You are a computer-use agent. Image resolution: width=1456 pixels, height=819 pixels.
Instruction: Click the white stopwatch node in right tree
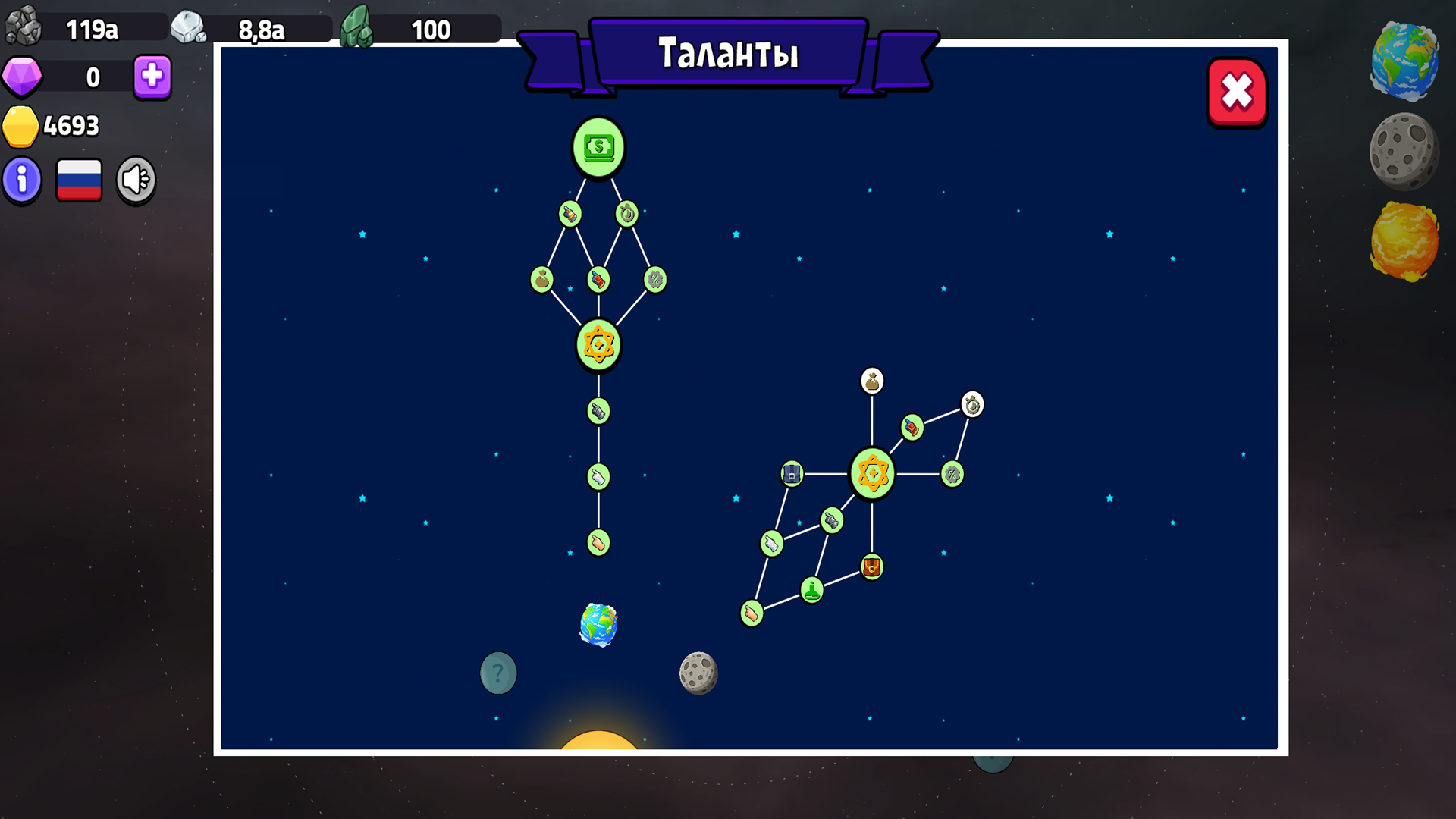pos(971,404)
